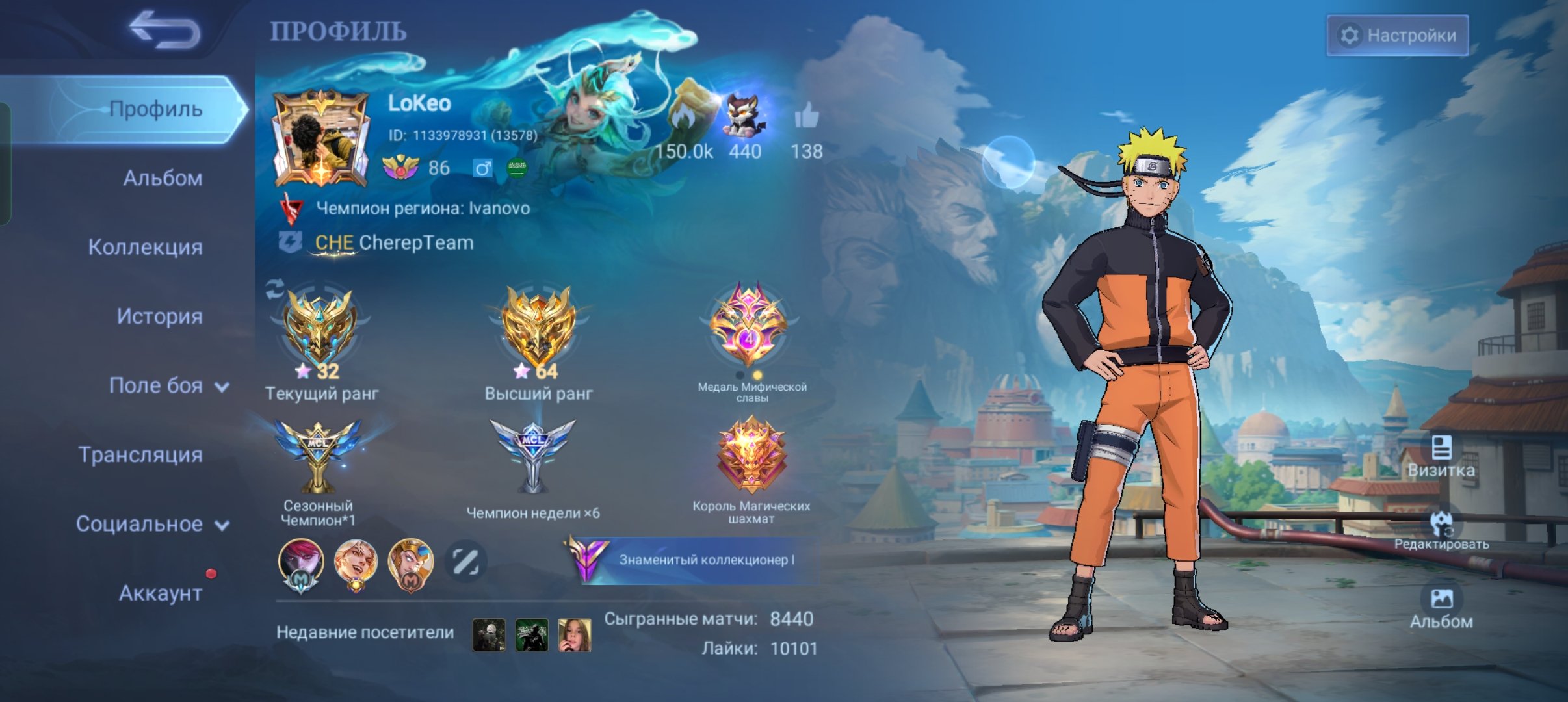
Task: Open the Трансляция tab
Action: pos(140,455)
